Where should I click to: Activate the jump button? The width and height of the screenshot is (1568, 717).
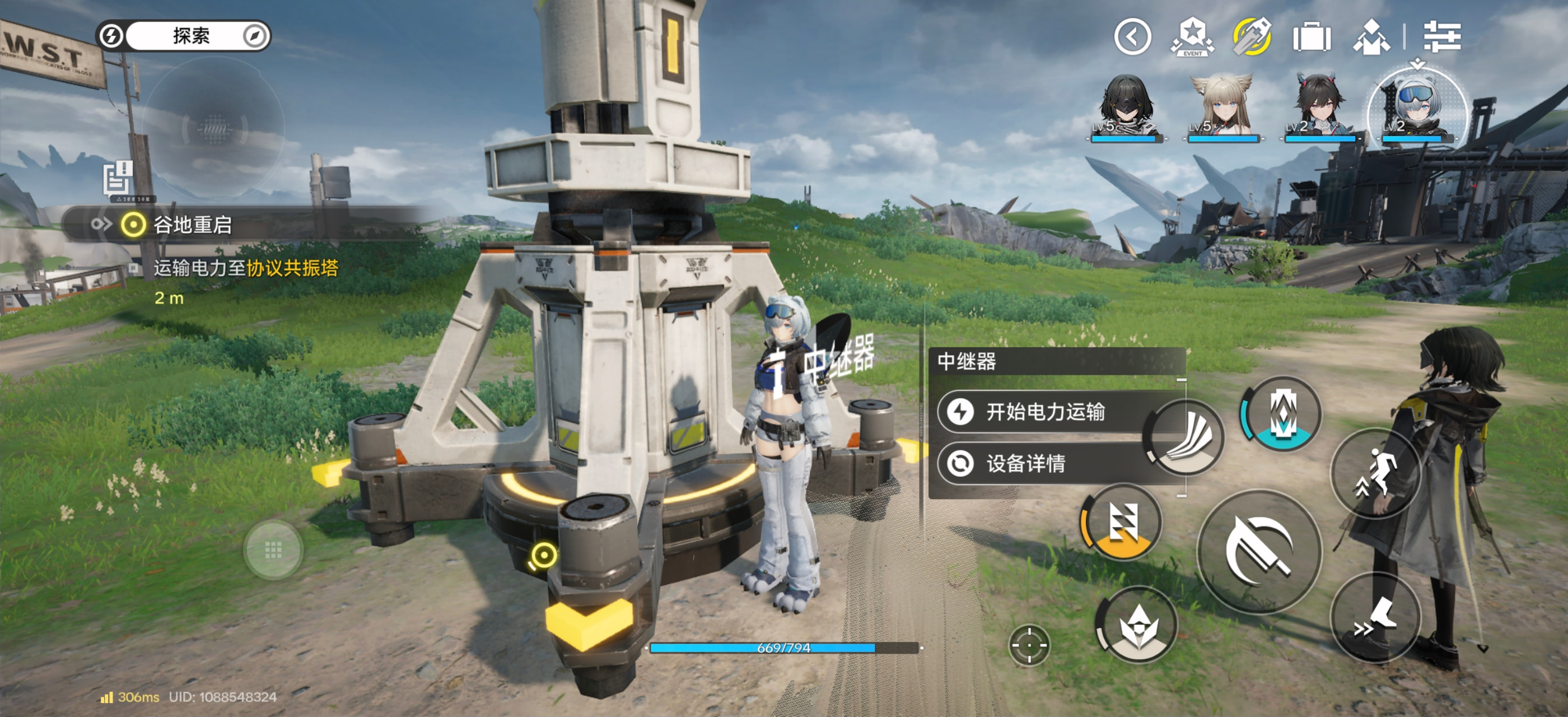(x=1375, y=473)
